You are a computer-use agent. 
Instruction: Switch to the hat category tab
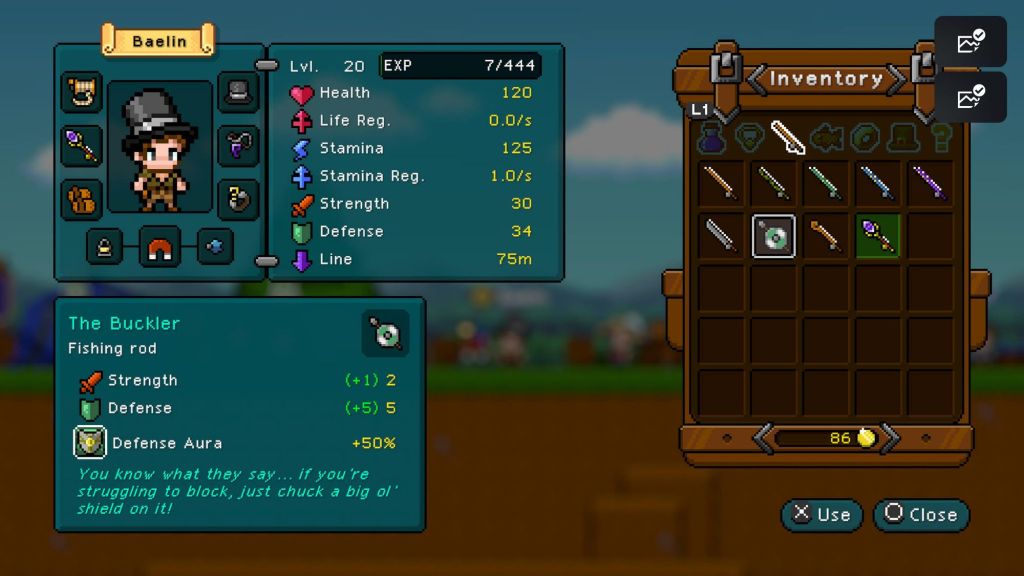(905, 137)
